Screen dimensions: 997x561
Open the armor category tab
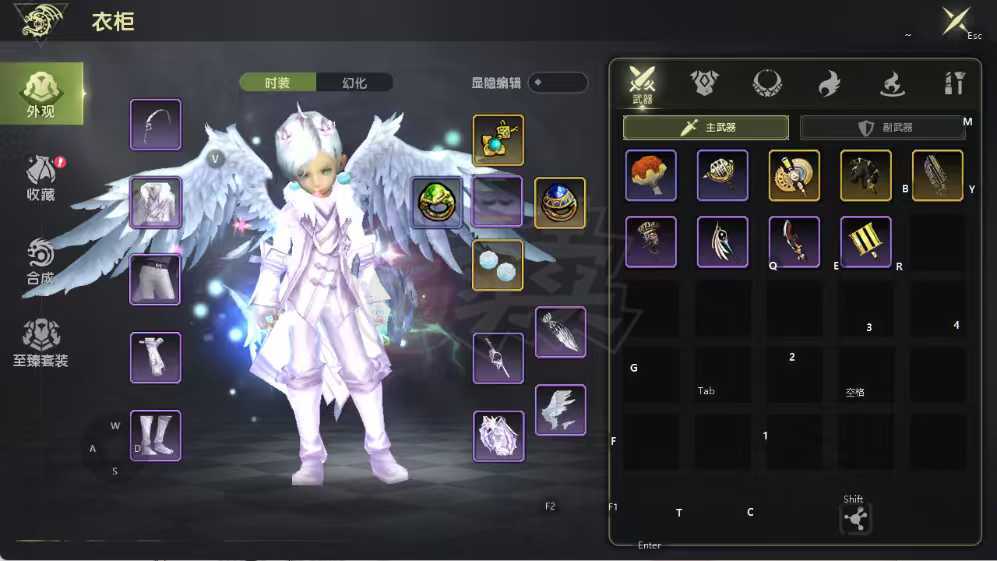(705, 83)
